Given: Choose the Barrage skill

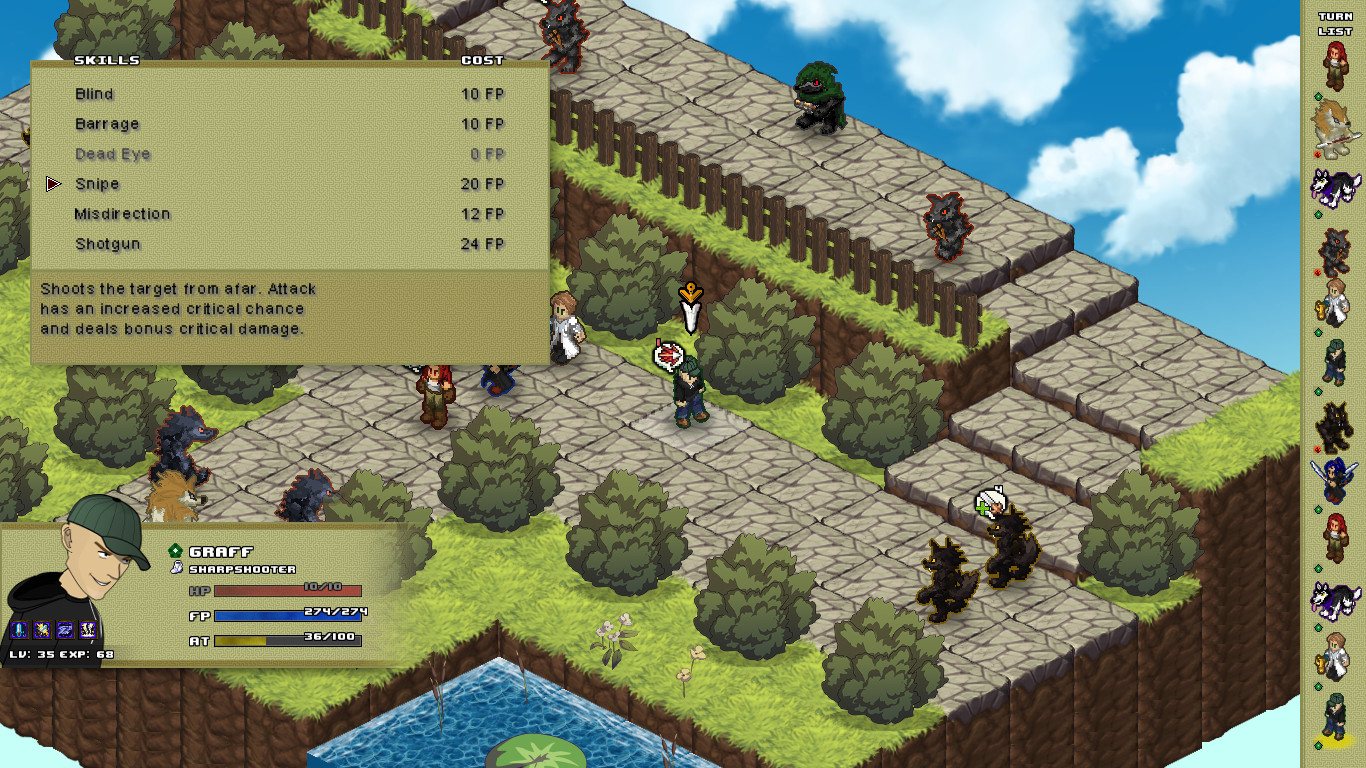Looking at the screenshot, I should point(107,124).
